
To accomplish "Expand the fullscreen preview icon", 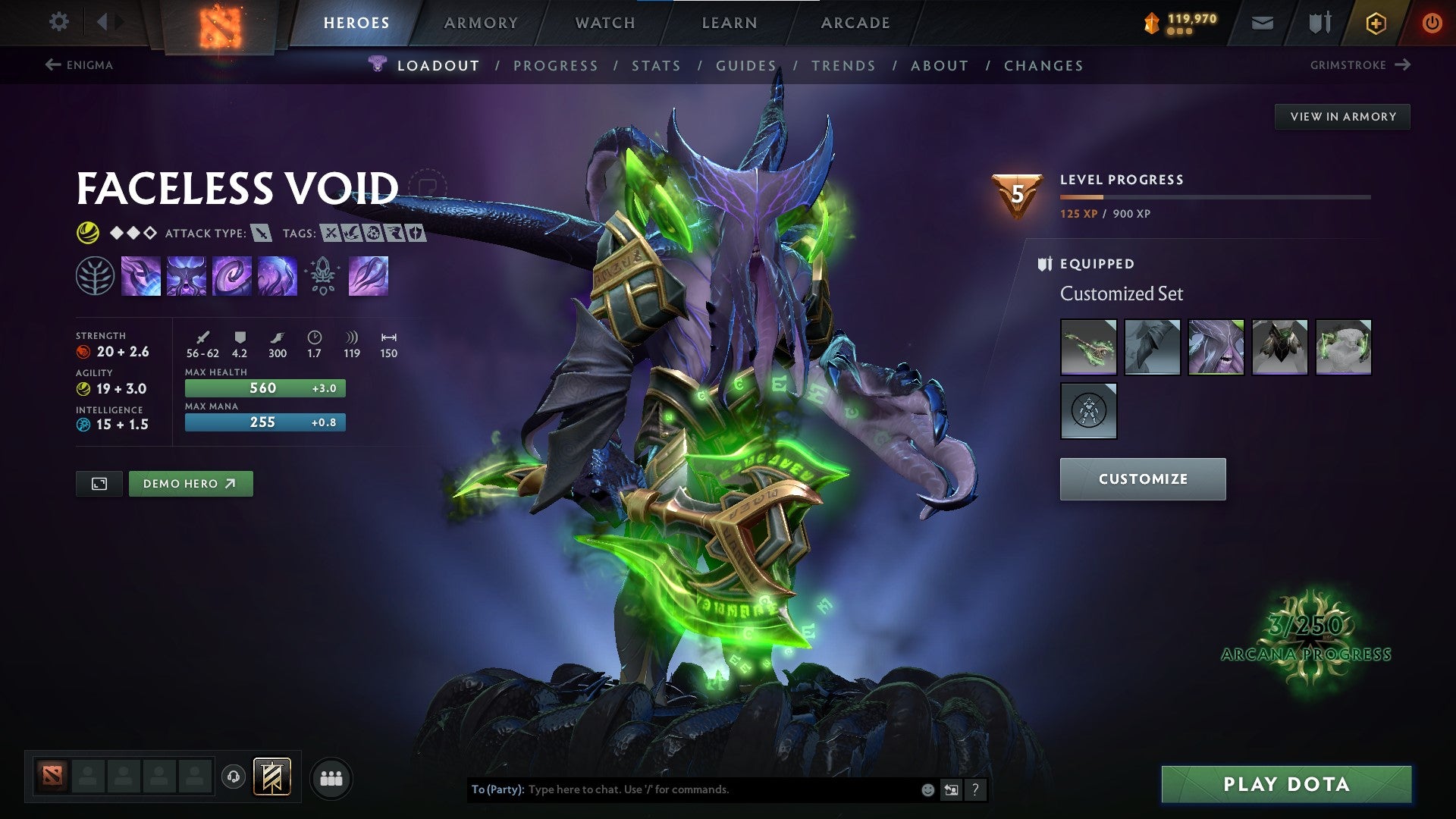I will 99,483.
